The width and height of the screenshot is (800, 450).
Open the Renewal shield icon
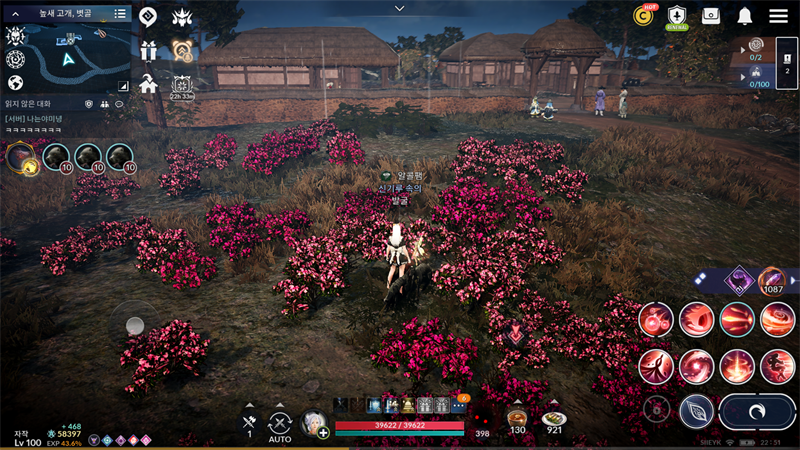(x=677, y=16)
